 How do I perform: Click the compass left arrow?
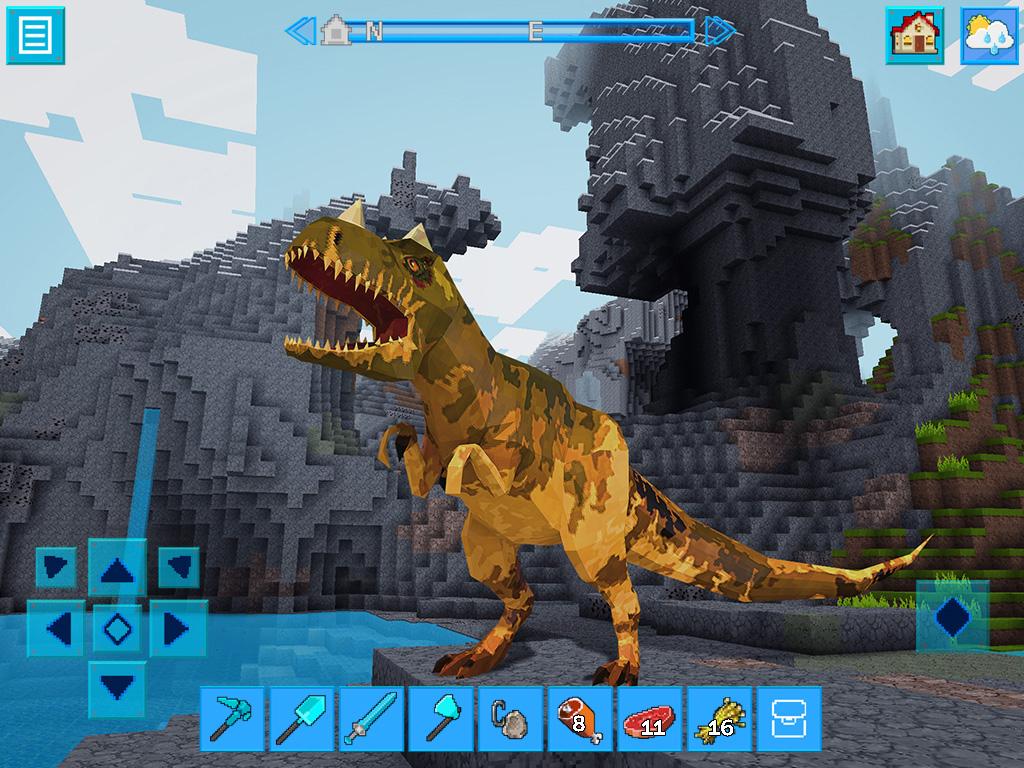point(299,31)
